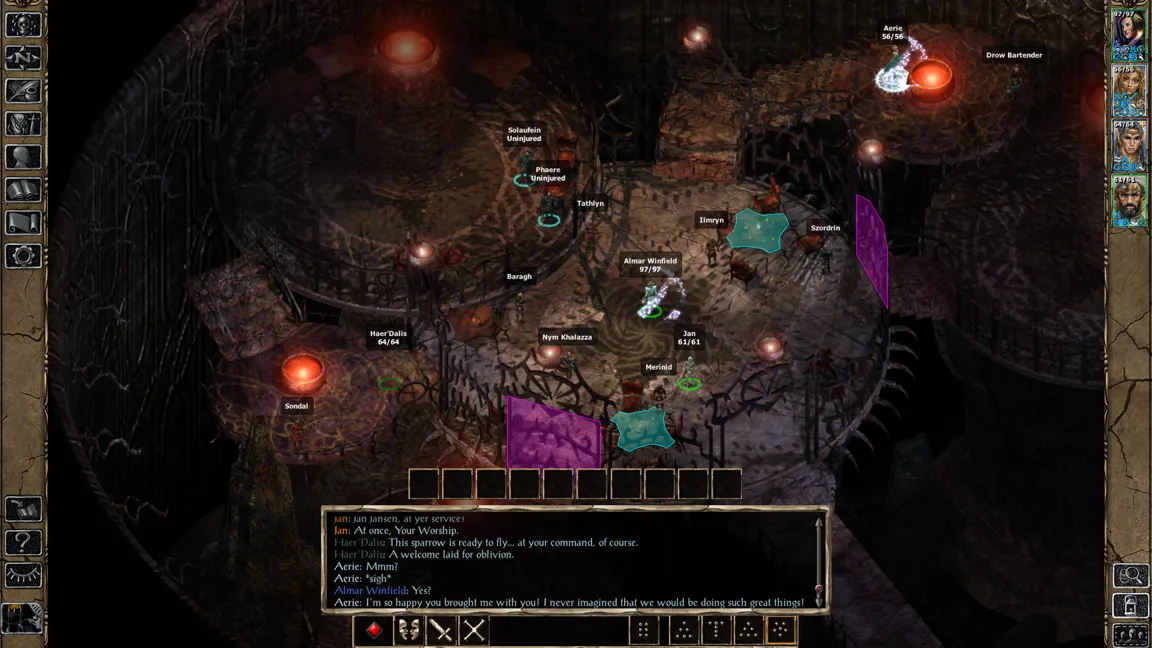The width and height of the screenshot is (1152, 648).
Task: Select Aerie's blonde-haired portrait
Action: (x=1130, y=91)
